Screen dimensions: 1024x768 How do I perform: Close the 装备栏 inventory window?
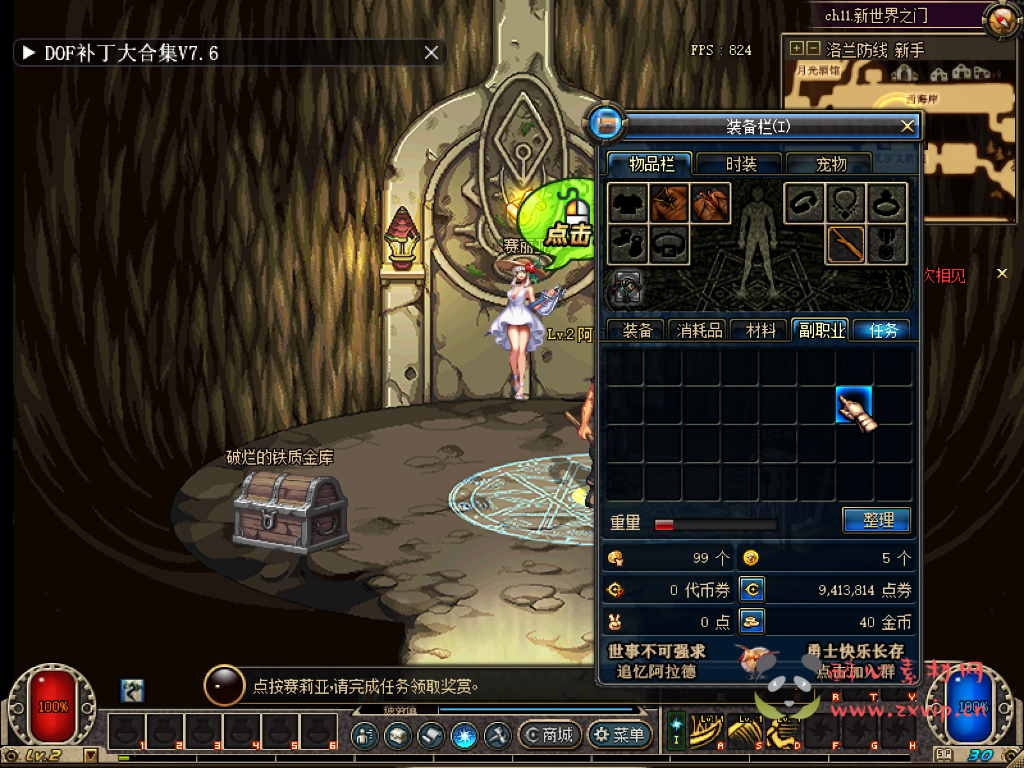(x=907, y=126)
